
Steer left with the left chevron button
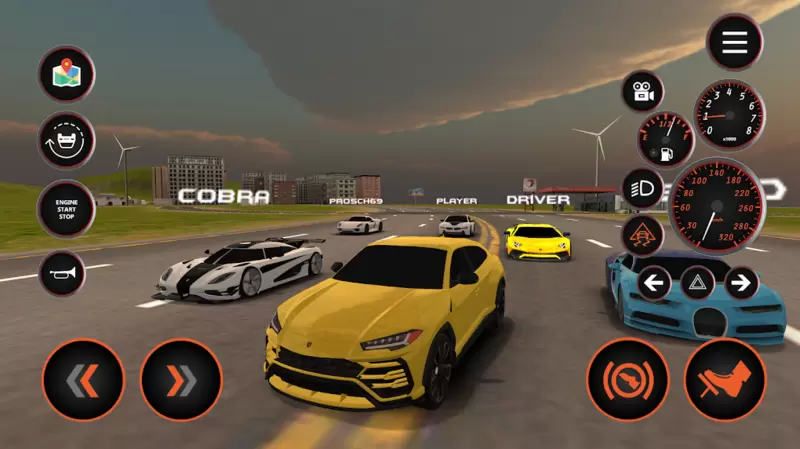click(x=83, y=380)
